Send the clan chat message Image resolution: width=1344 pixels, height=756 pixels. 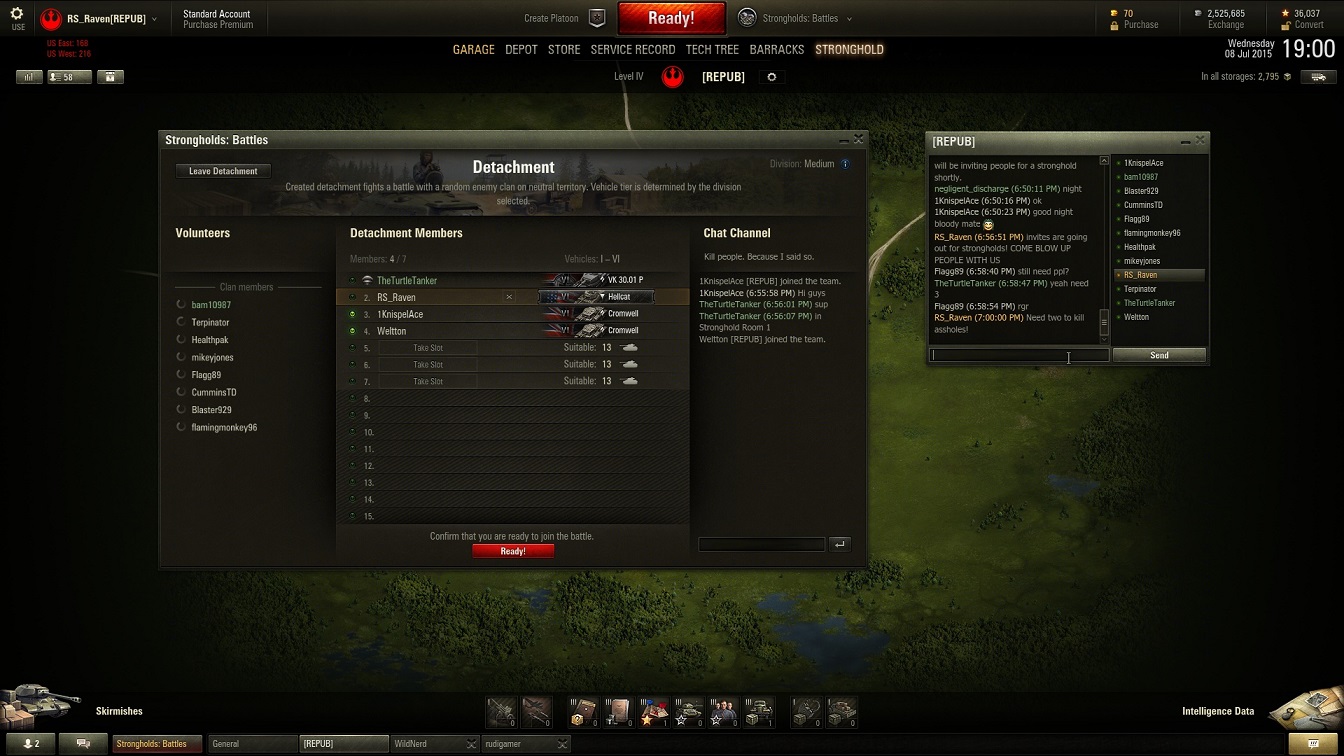1159,355
